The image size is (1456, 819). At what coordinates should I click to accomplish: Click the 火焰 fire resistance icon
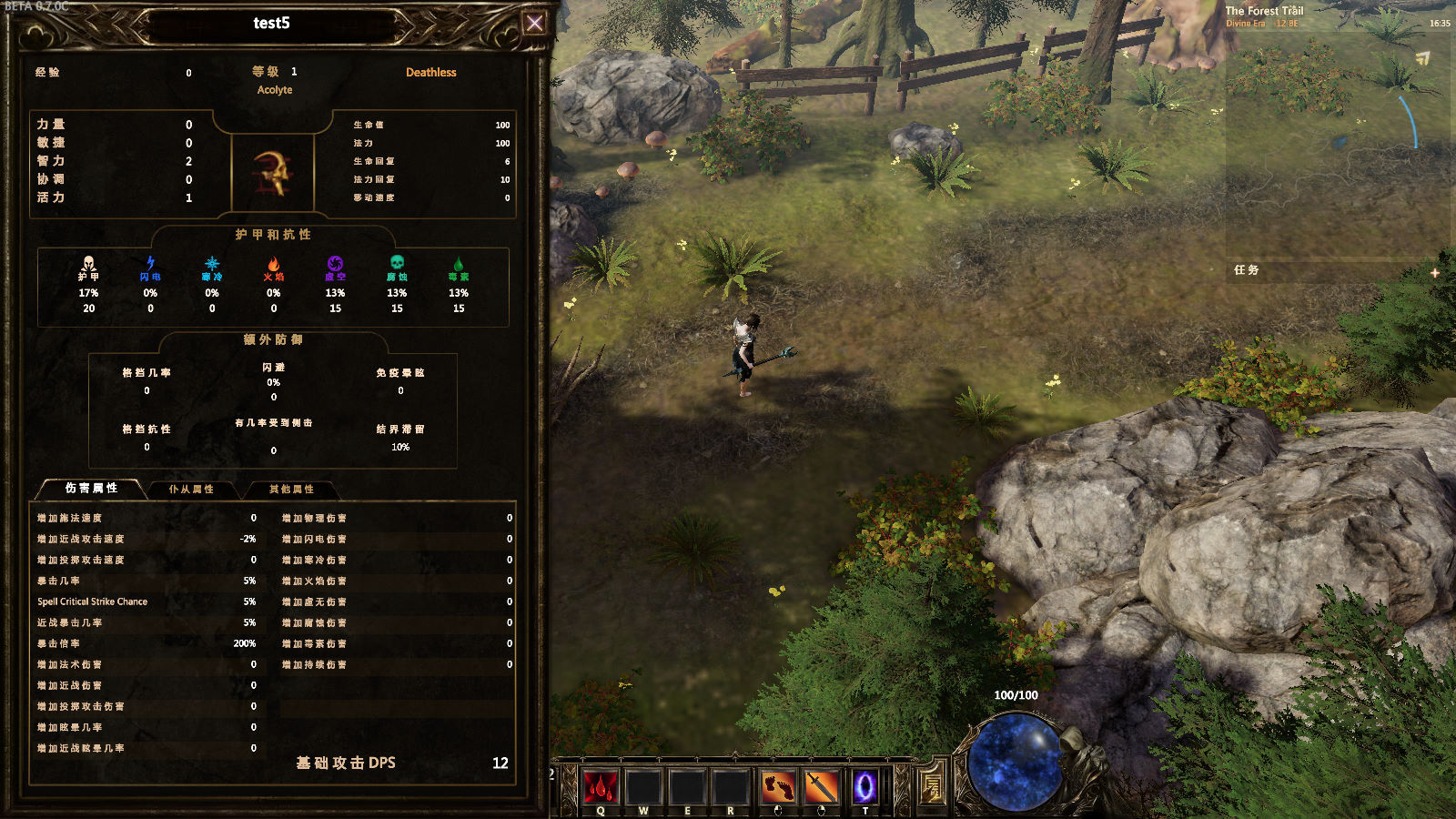(274, 264)
